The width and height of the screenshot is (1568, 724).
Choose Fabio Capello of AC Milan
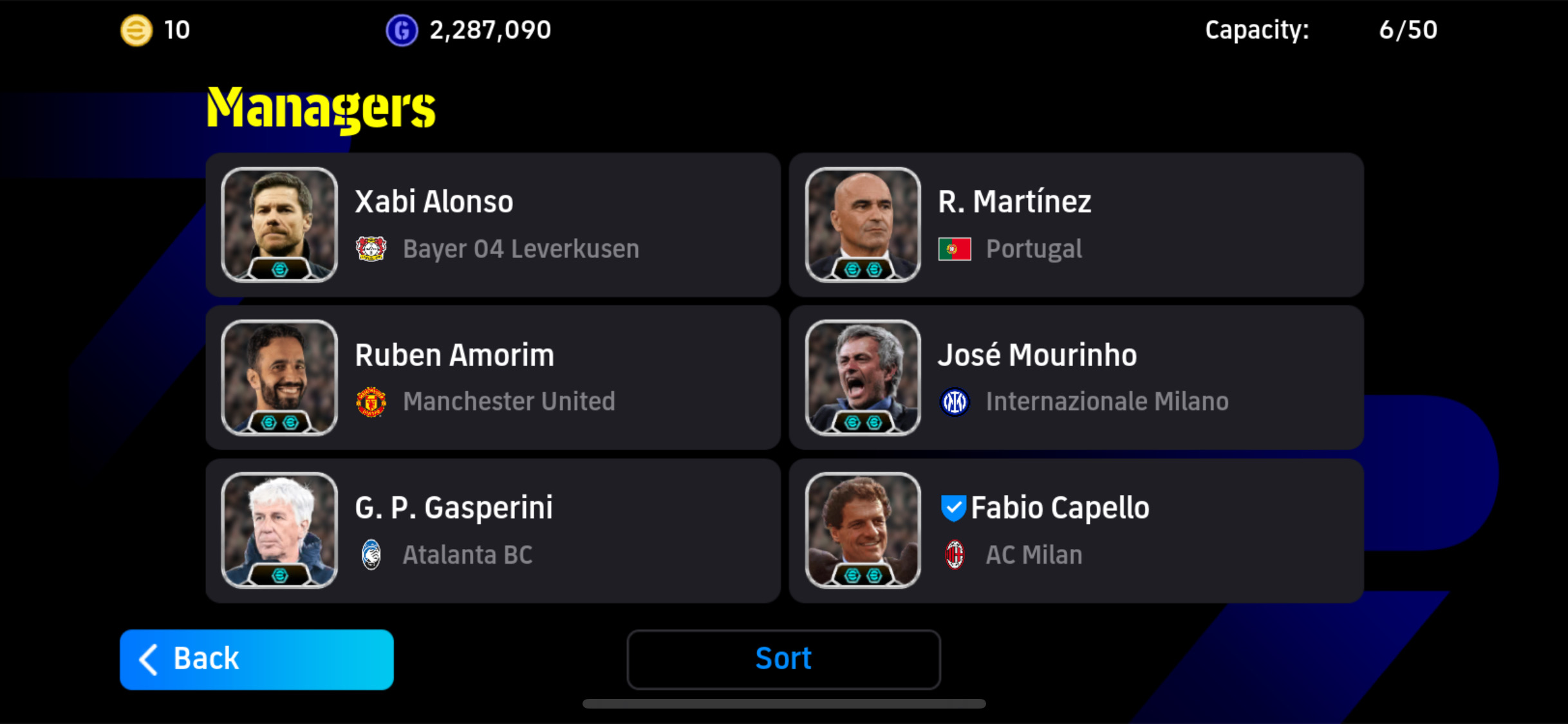click(1076, 531)
